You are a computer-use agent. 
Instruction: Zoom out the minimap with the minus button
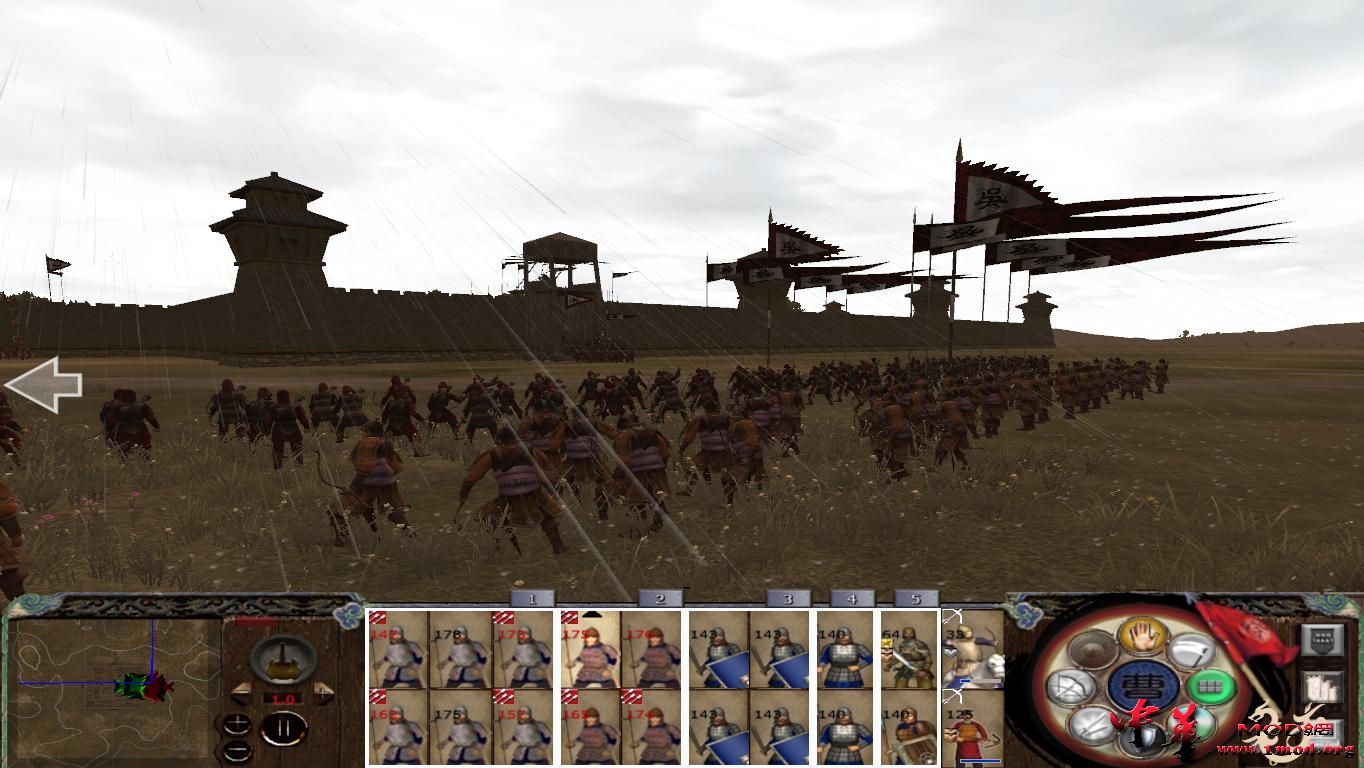coord(237,749)
